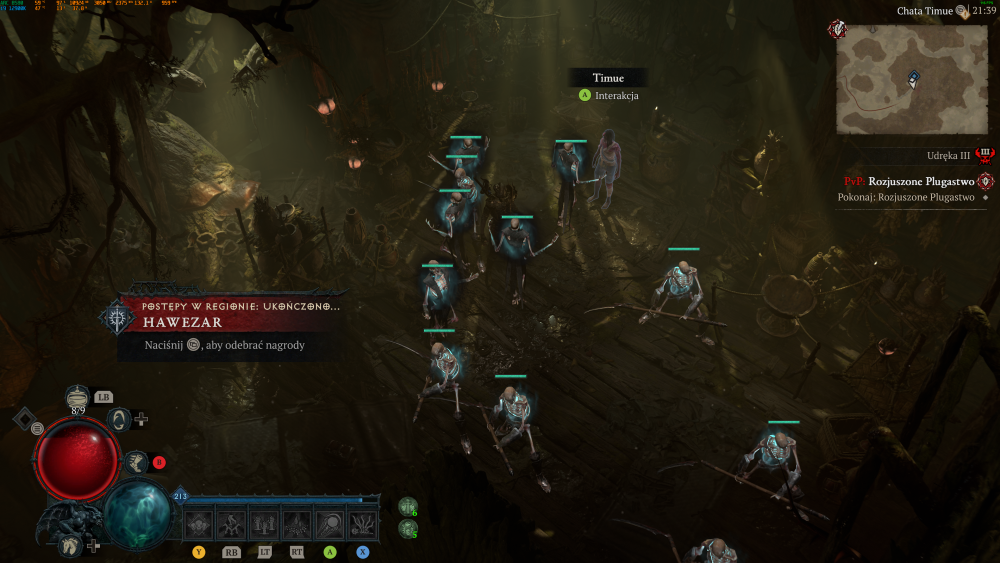The width and height of the screenshot is (1000, 563).
Task: Click the lower green buff icon showing 5
Action: click(x=408, y=529)
